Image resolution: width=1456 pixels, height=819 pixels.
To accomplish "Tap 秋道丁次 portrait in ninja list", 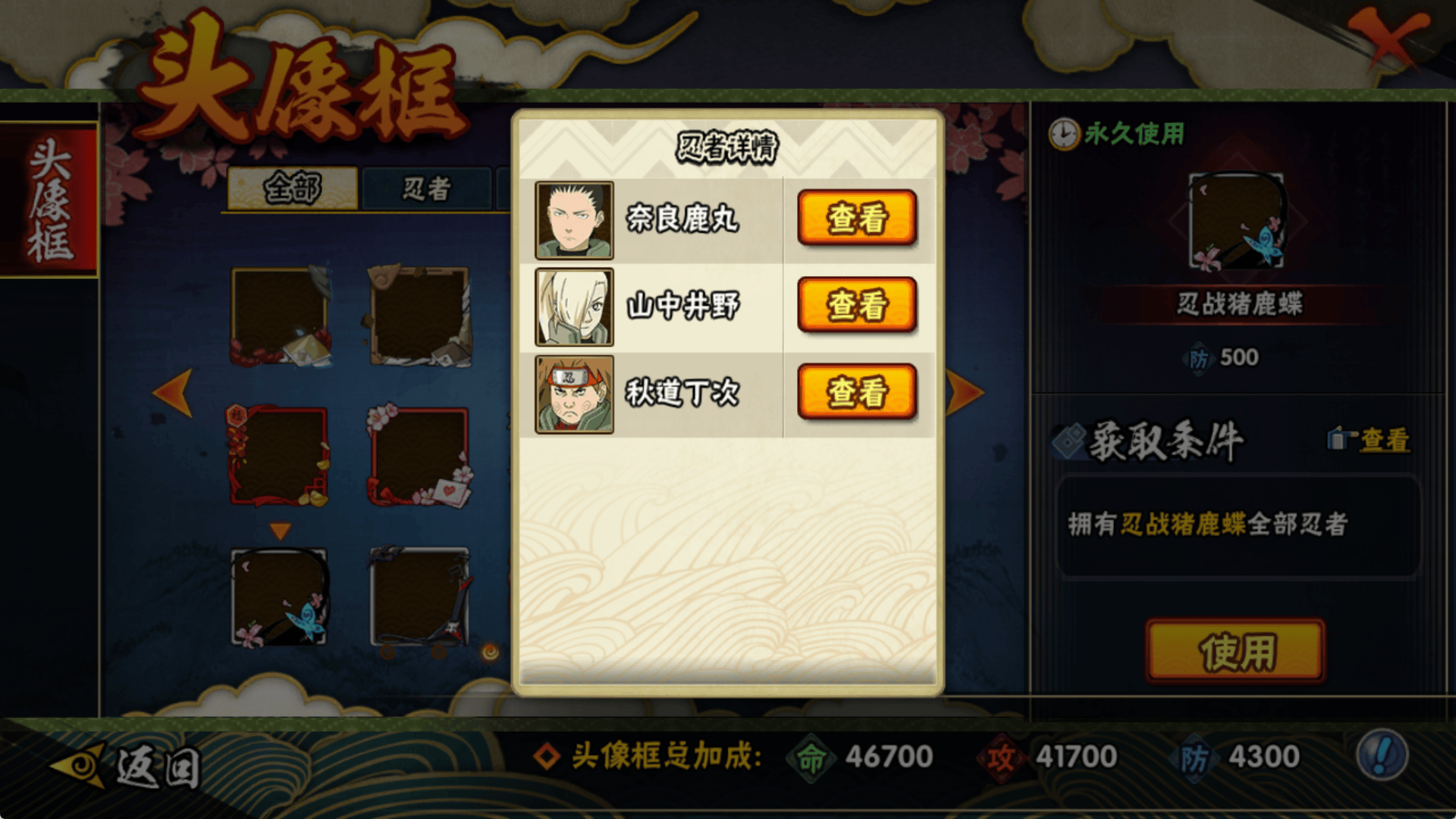I will point(574,394).
